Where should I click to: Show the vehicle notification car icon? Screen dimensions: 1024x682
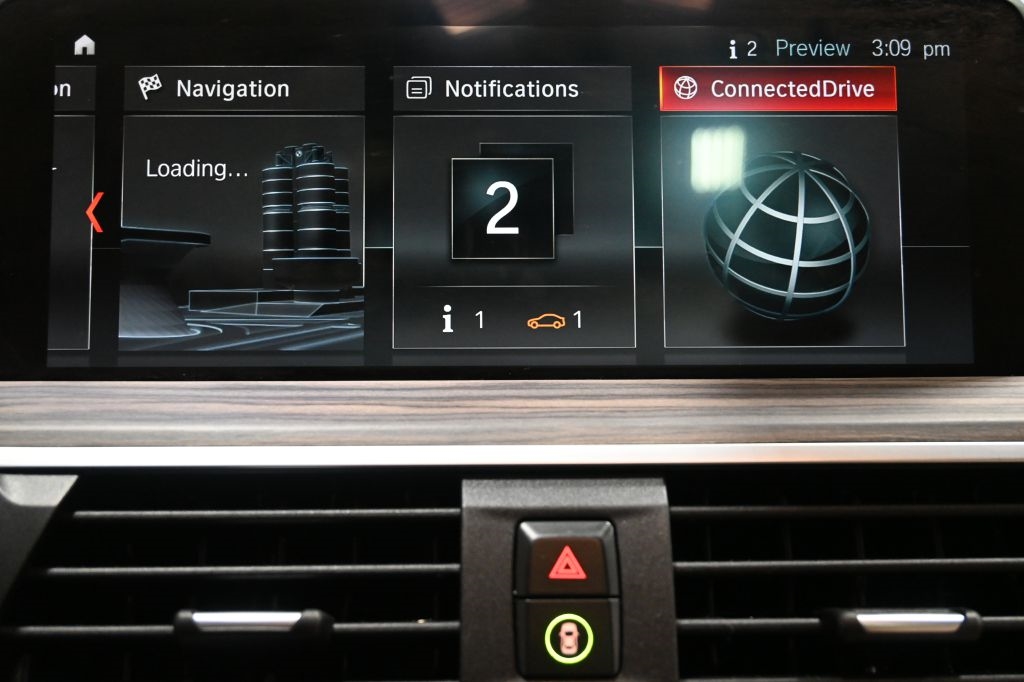click(x=546, y=321)
